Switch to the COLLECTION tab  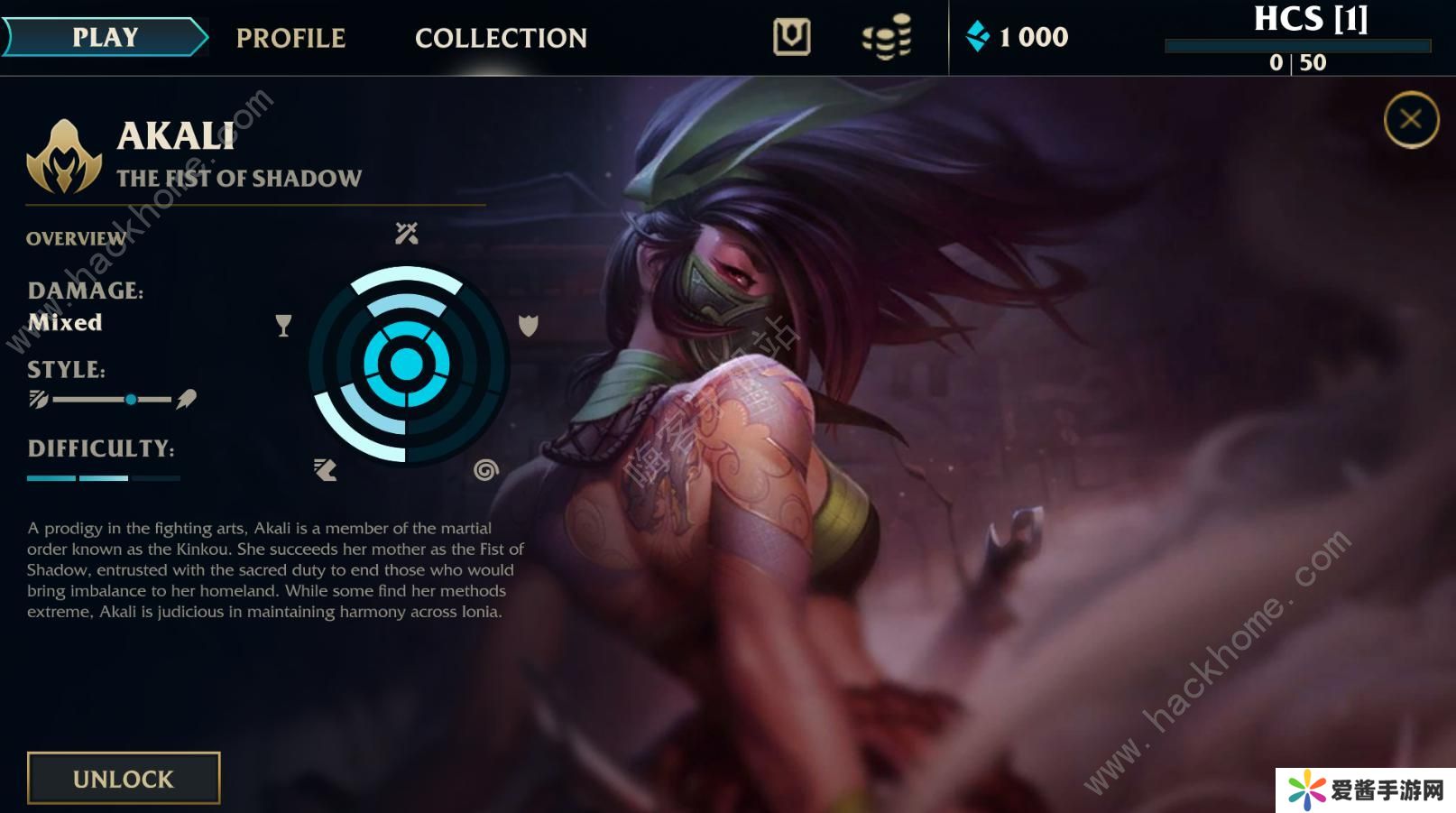click(501, 38)
